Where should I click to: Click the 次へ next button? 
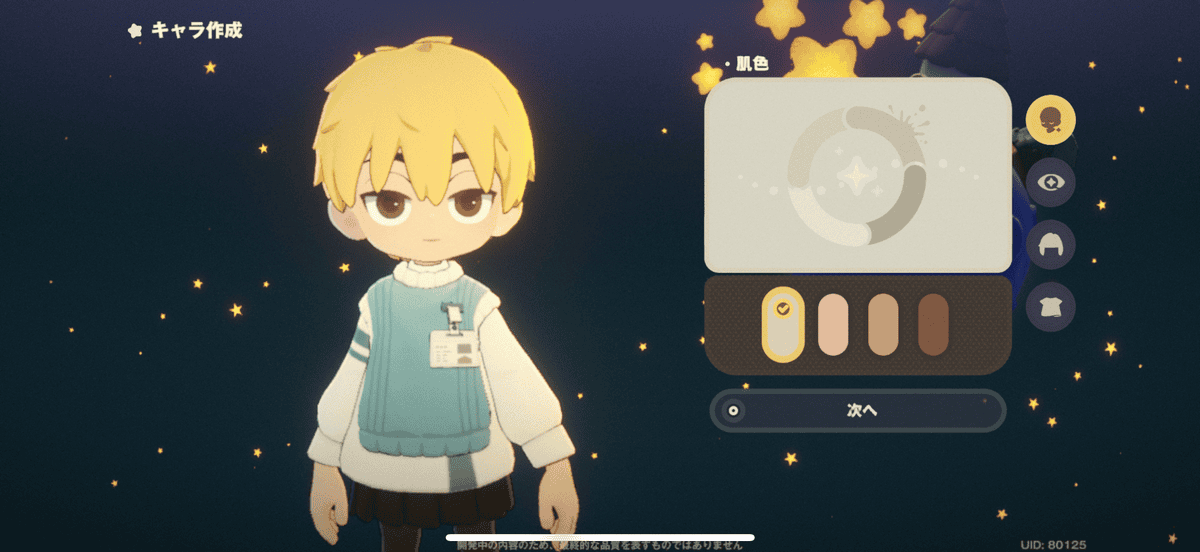tap(858, 410)
